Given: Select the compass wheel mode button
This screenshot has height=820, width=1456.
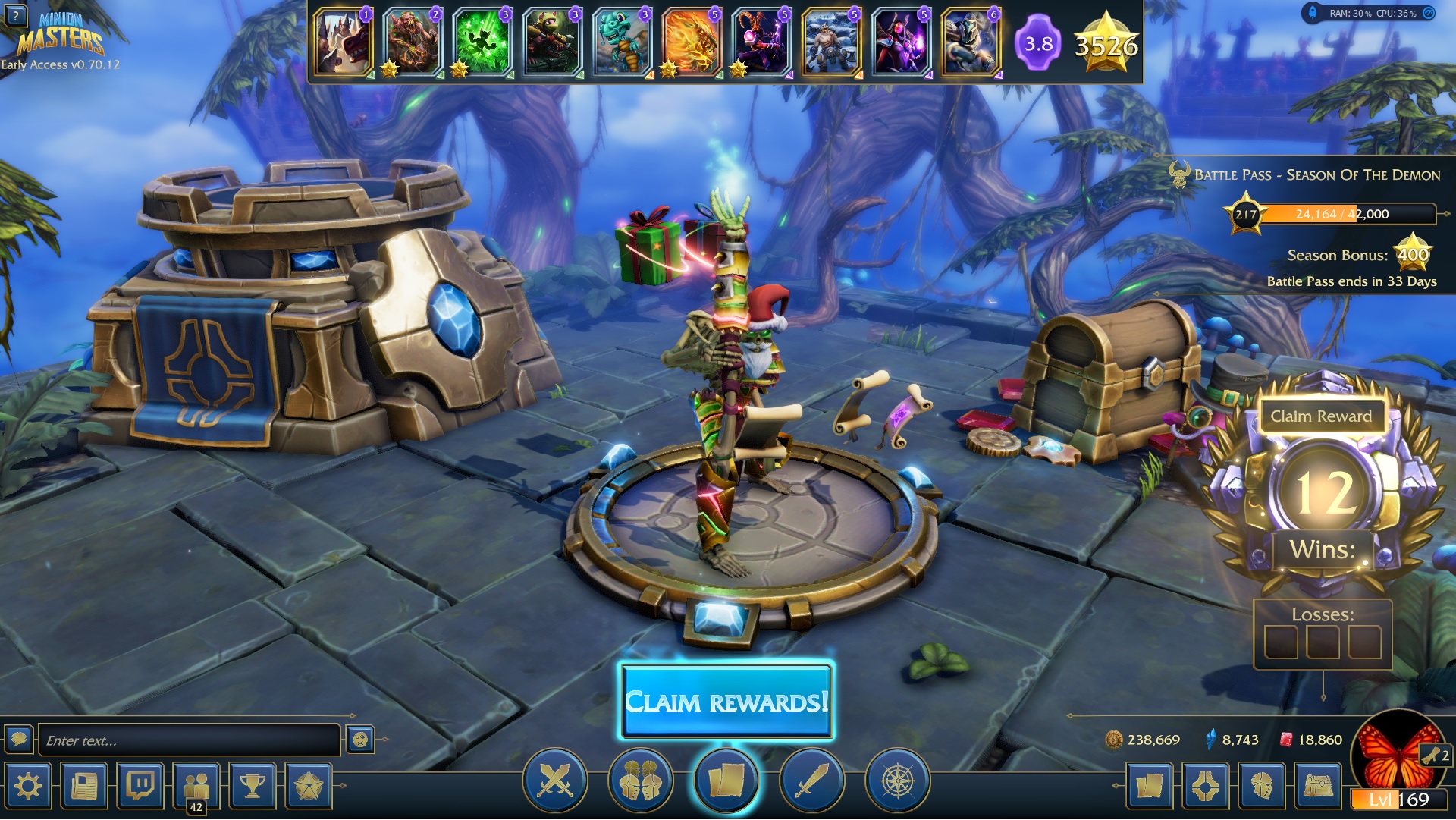Looking at the screenshot, I should tap(897, 781).
